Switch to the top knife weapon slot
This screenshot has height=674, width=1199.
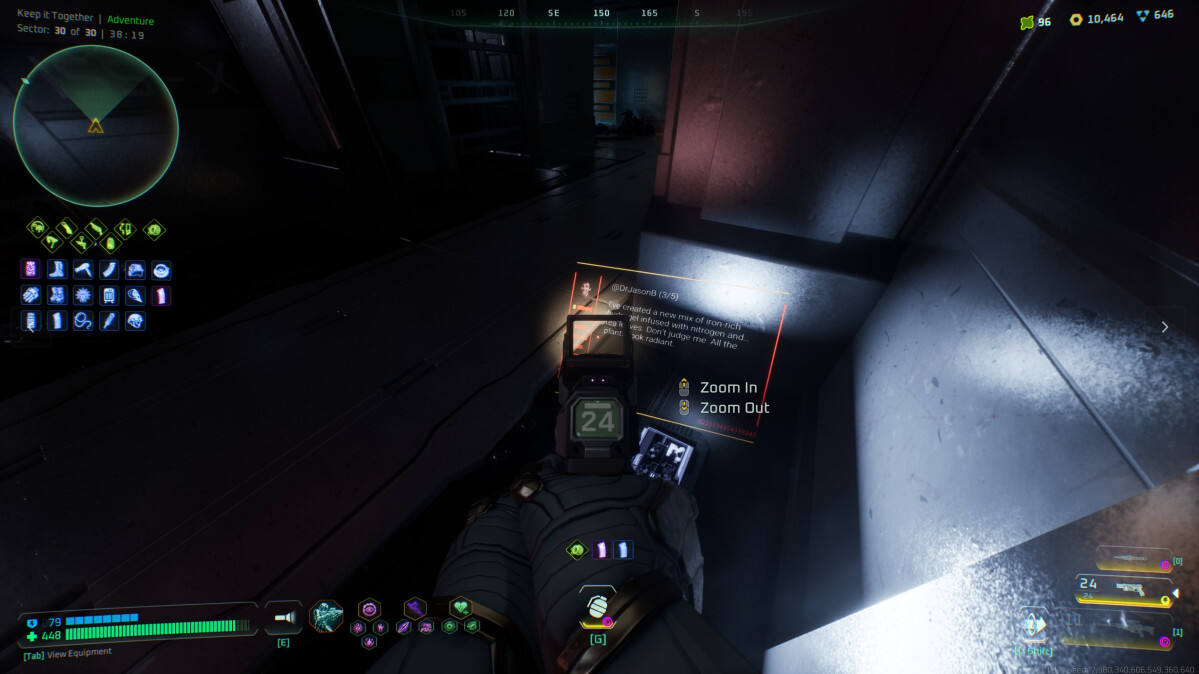pyautogui.click(x=1130, y=559)
